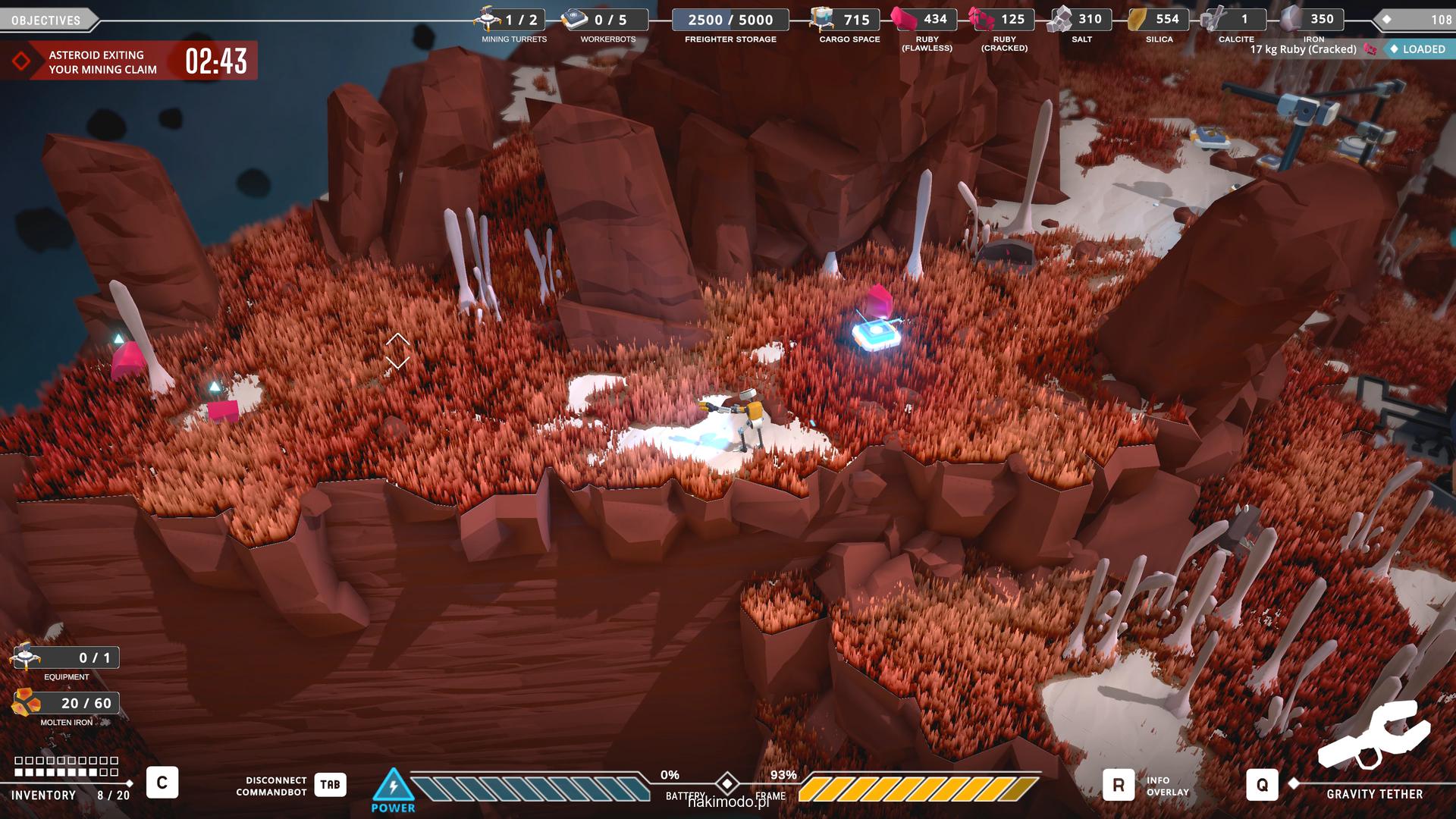This screenshot has height=819, width=1456.
Task: Select the Salt resource icon
Action: pos(1059,19)
